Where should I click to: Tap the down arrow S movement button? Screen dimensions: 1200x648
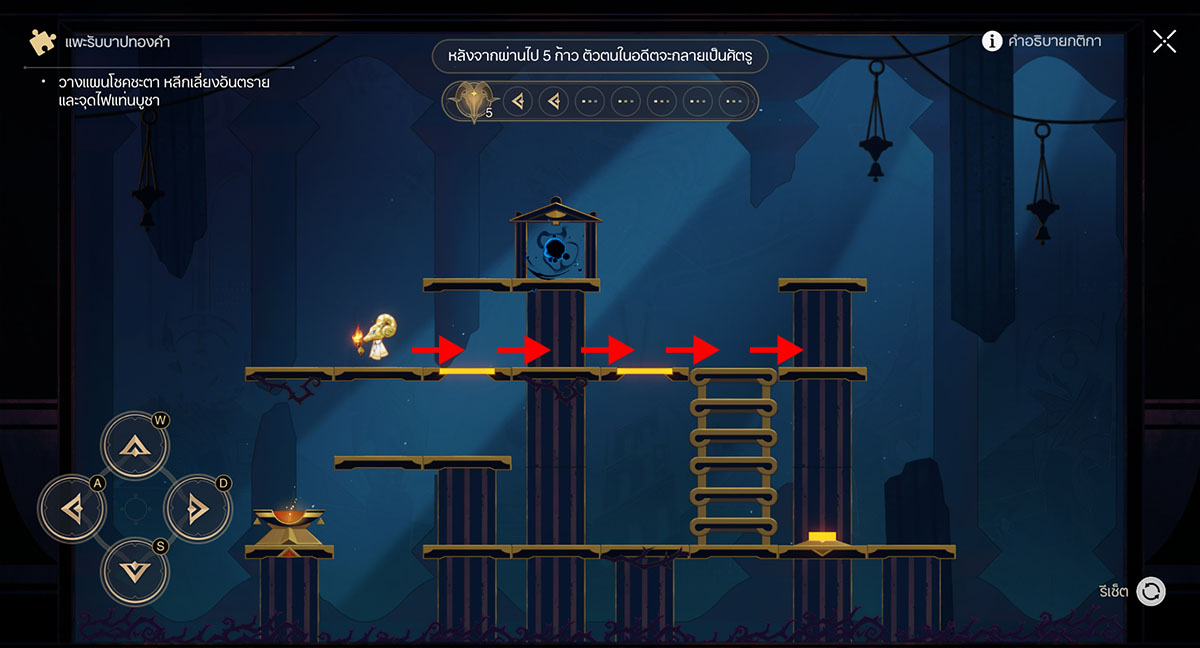click(x=134, y=571)
